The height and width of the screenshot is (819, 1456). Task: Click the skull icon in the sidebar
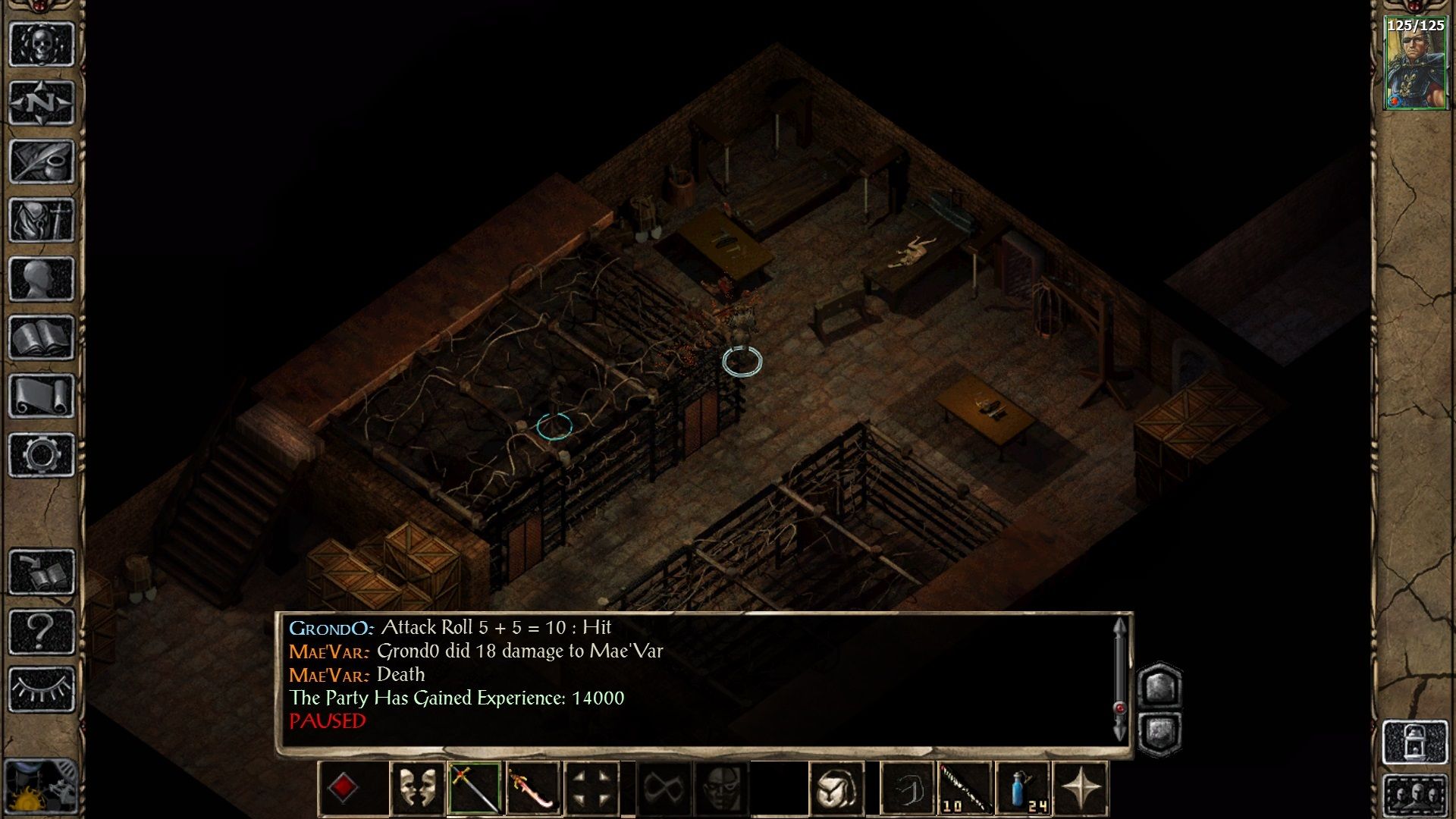(42, 44)
